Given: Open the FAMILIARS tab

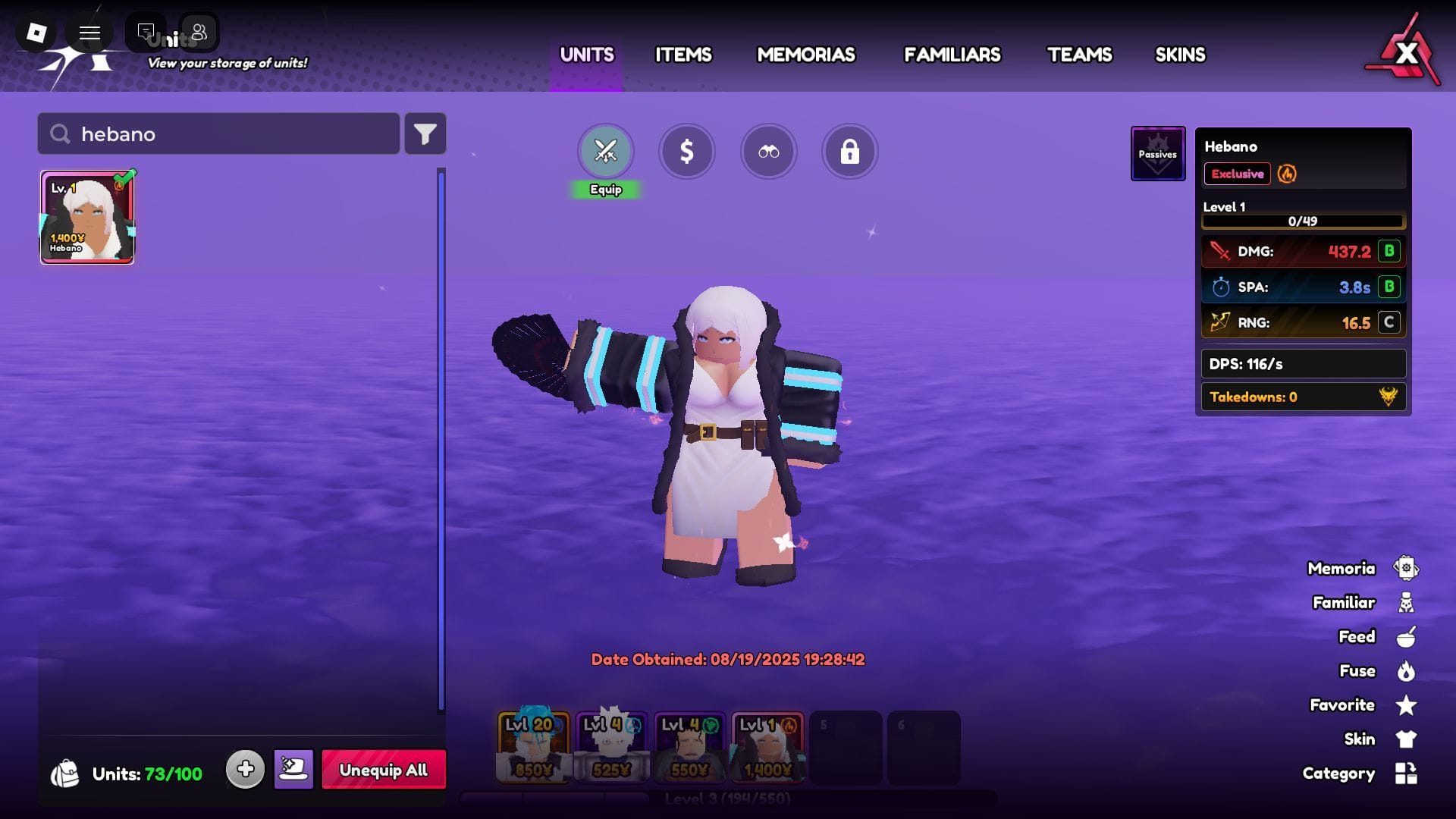Looking at the screenshot, I should tap(952, 55).
